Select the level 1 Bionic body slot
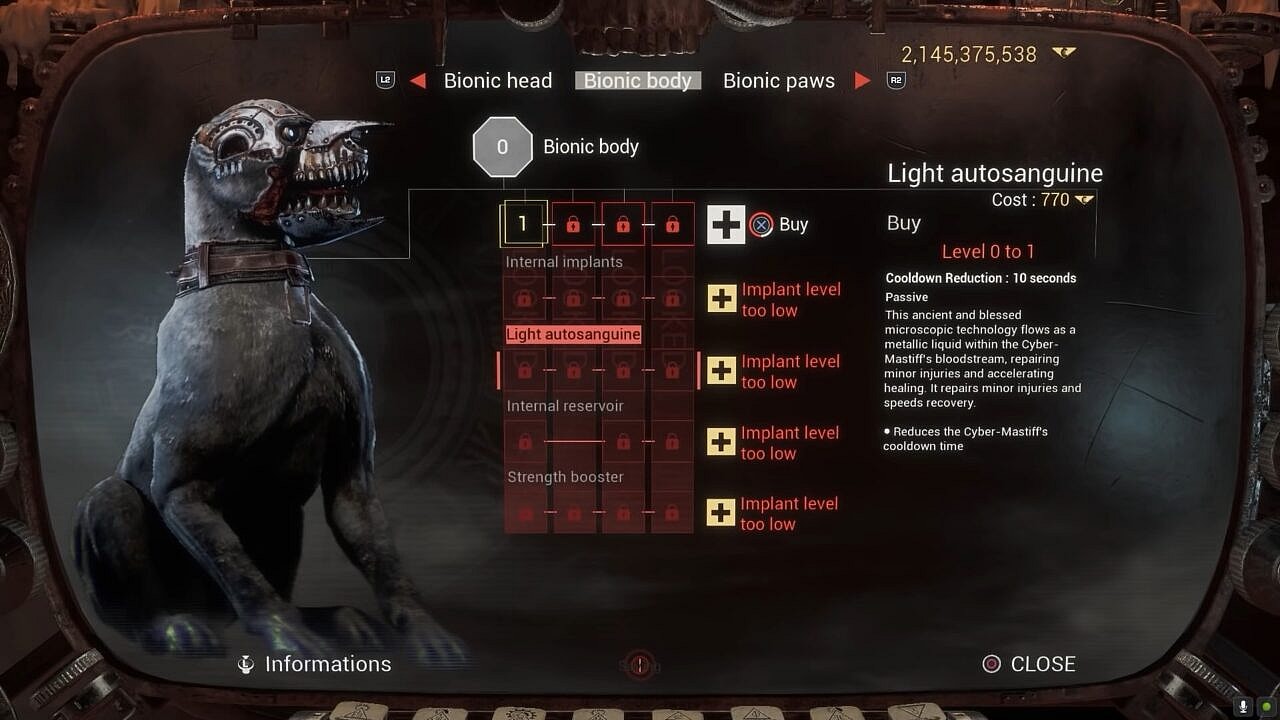 [522, 224]
